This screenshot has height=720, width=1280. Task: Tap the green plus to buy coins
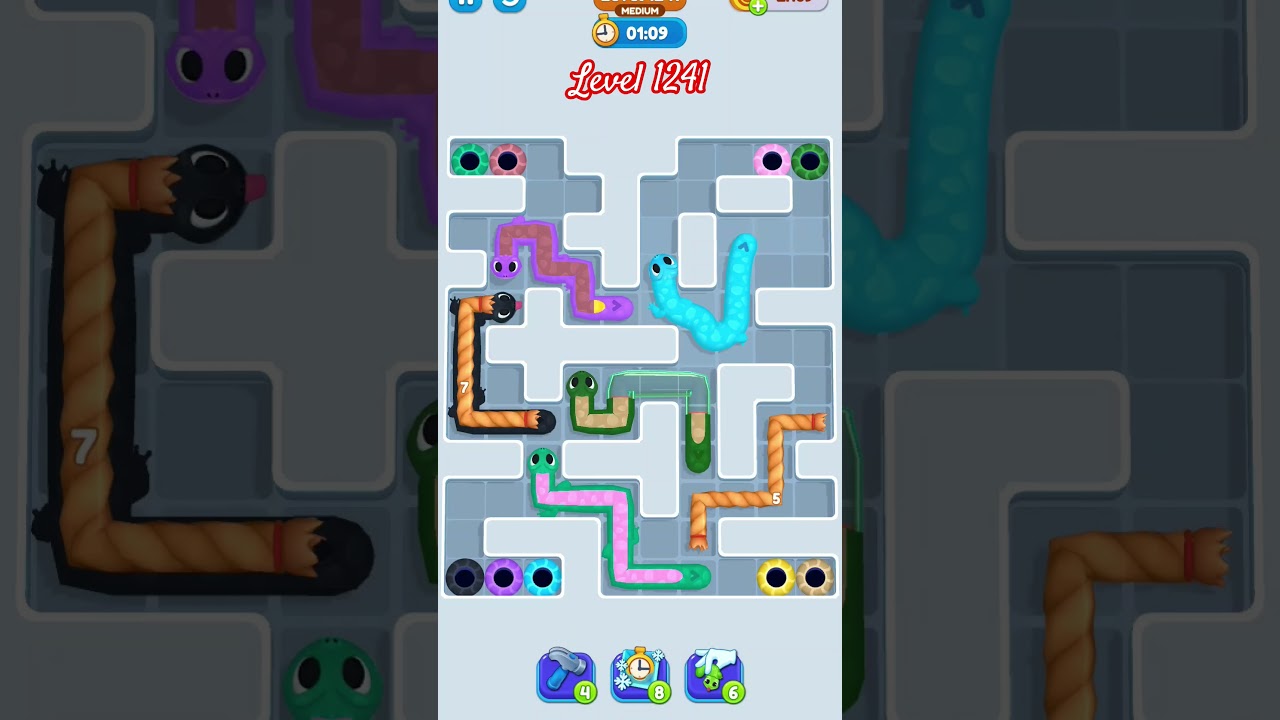coord(757,6)
